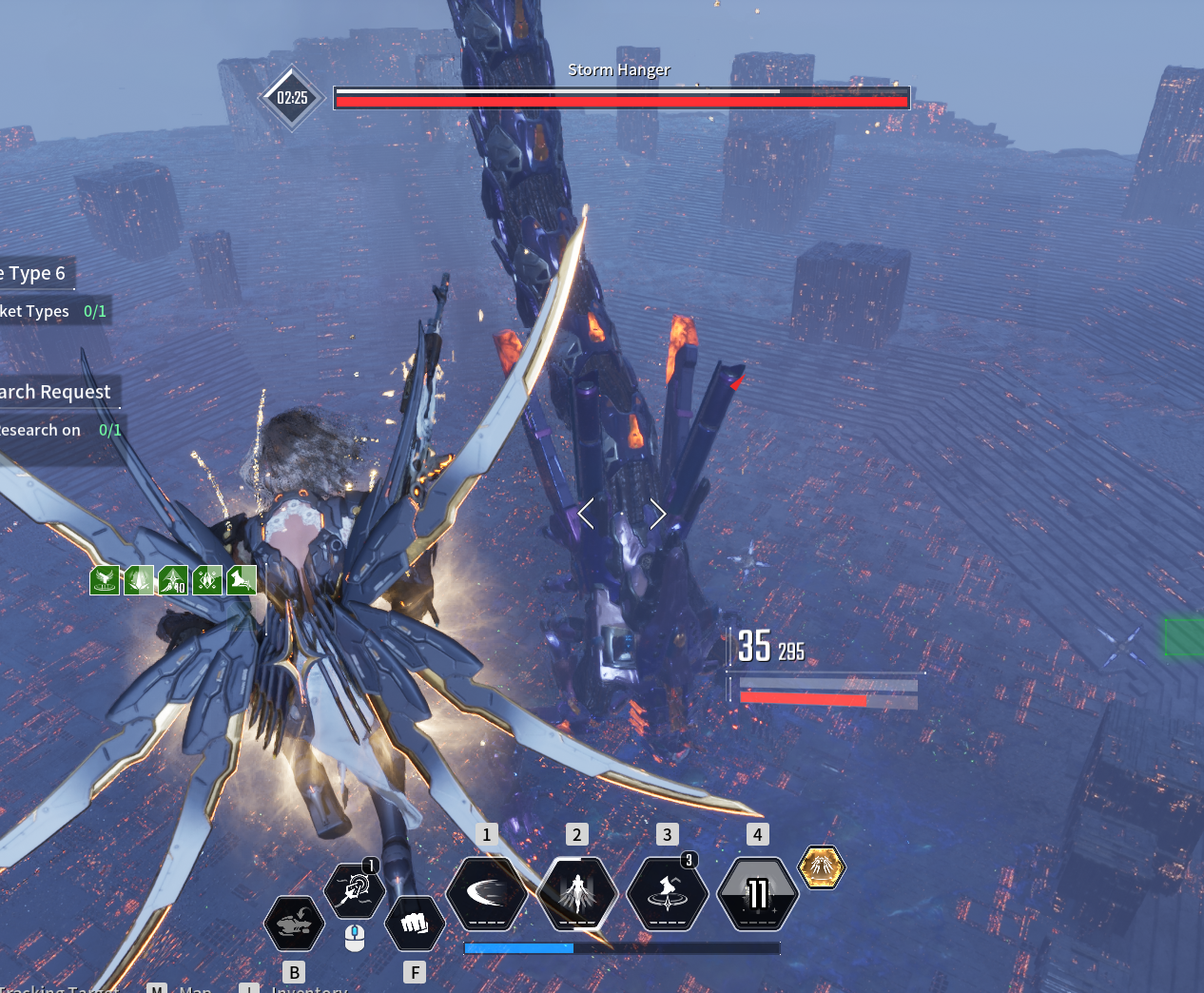Activate the slash ability in slot 1
Image resolution: width=1204 pixels, height=993 pixels.
tap(487, 894)
